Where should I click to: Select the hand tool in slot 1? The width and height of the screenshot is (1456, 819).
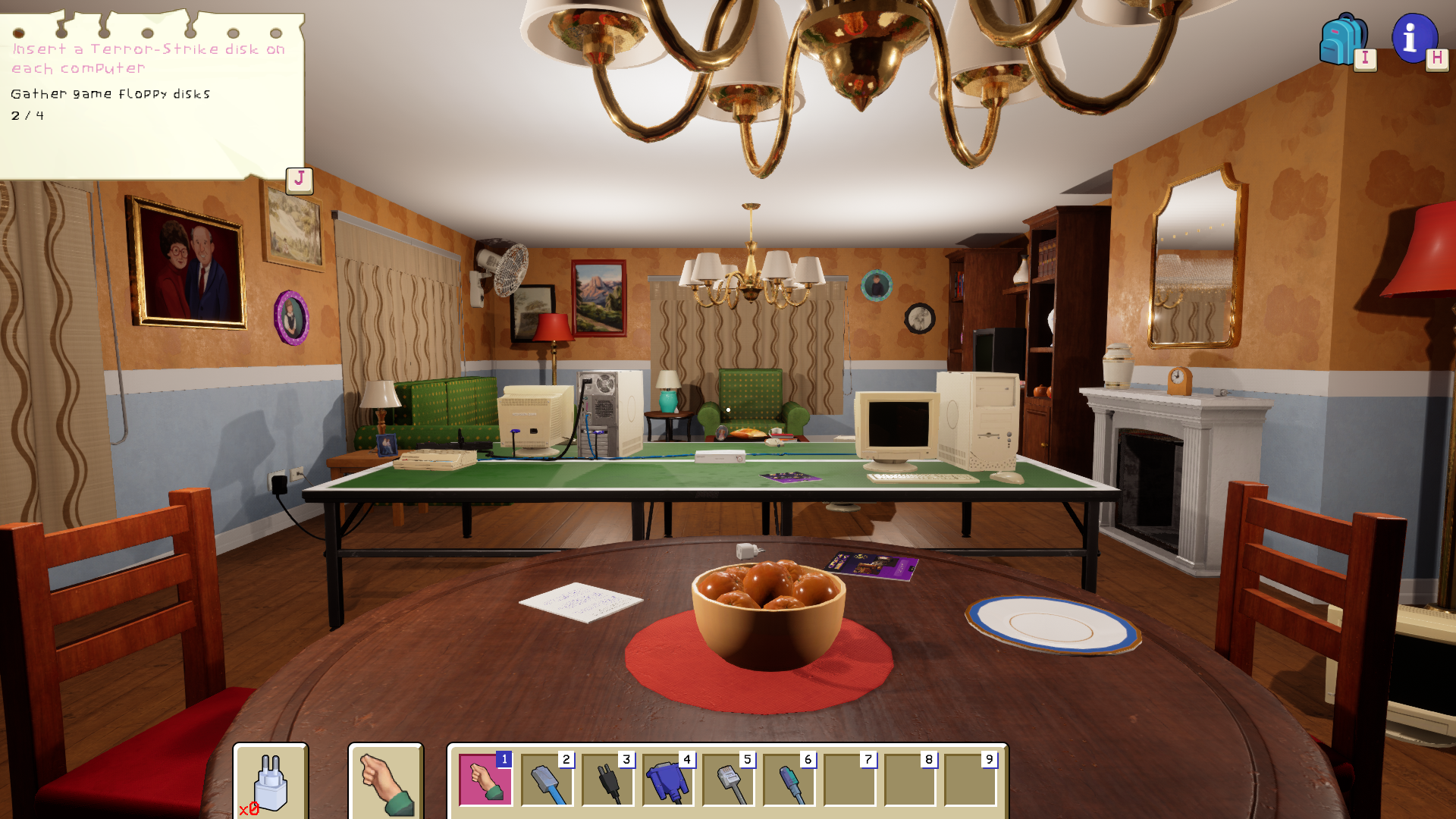click(x=485, y=780)
